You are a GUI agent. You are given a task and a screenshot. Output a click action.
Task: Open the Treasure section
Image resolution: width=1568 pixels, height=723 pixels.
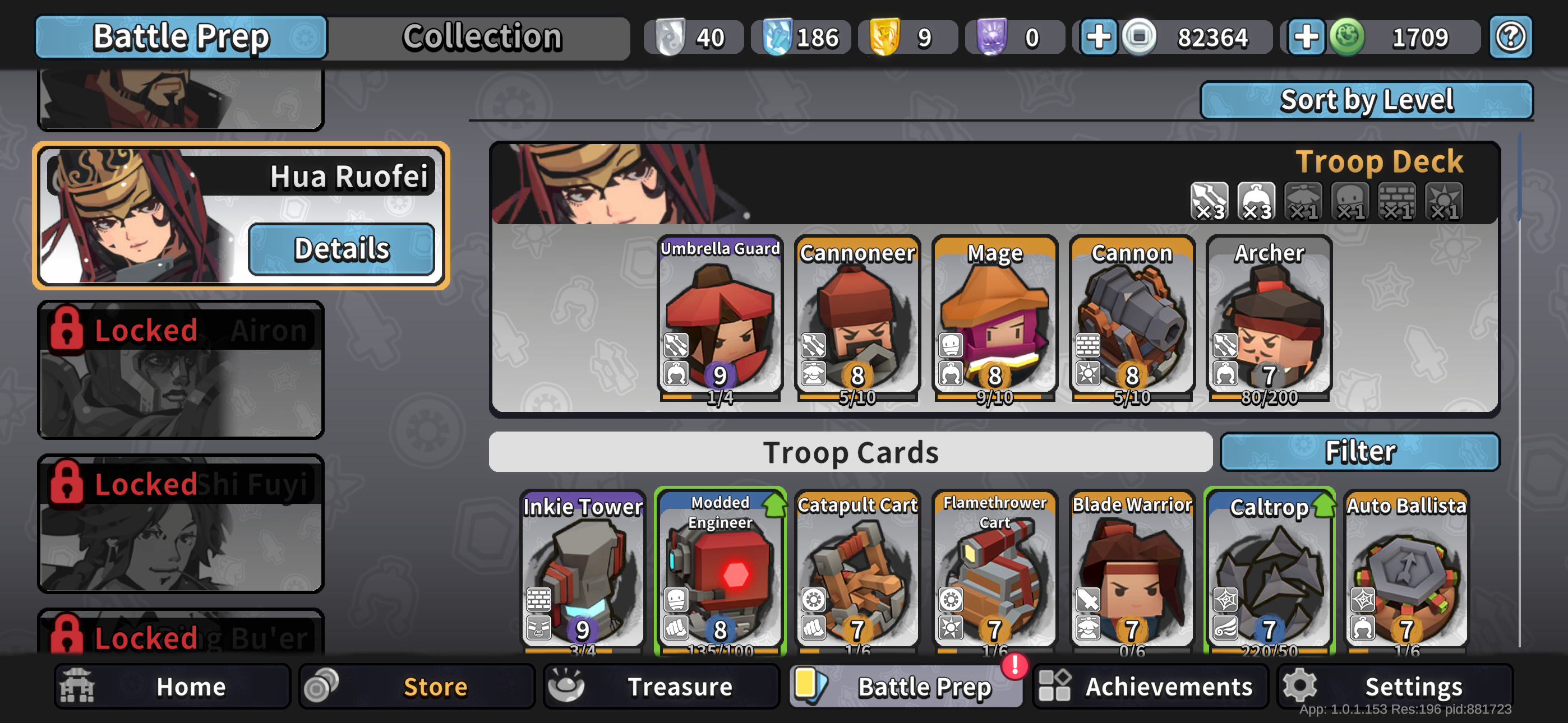pos(662,687)
